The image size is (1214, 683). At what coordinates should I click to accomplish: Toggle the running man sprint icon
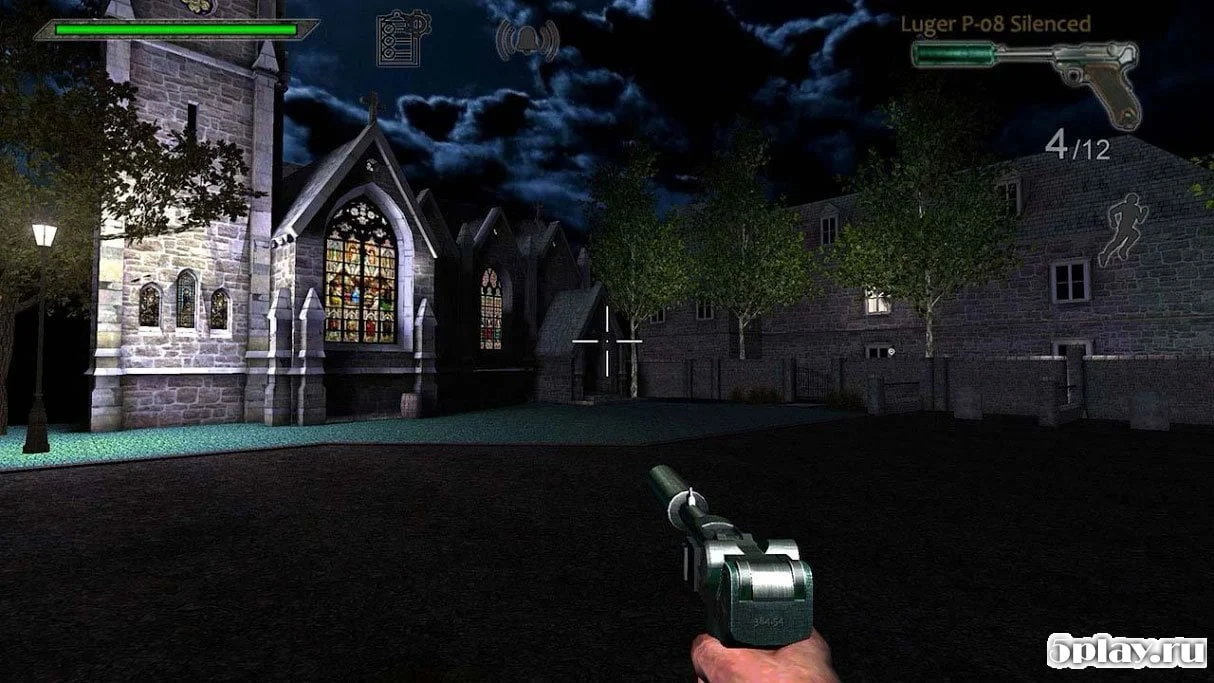[x=1124, y=229]
